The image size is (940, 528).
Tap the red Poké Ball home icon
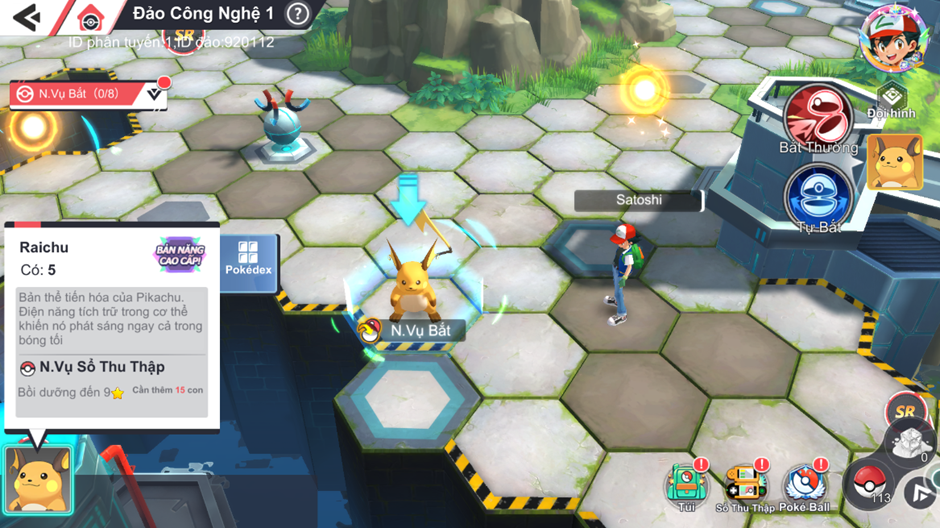tap(91, 18)
